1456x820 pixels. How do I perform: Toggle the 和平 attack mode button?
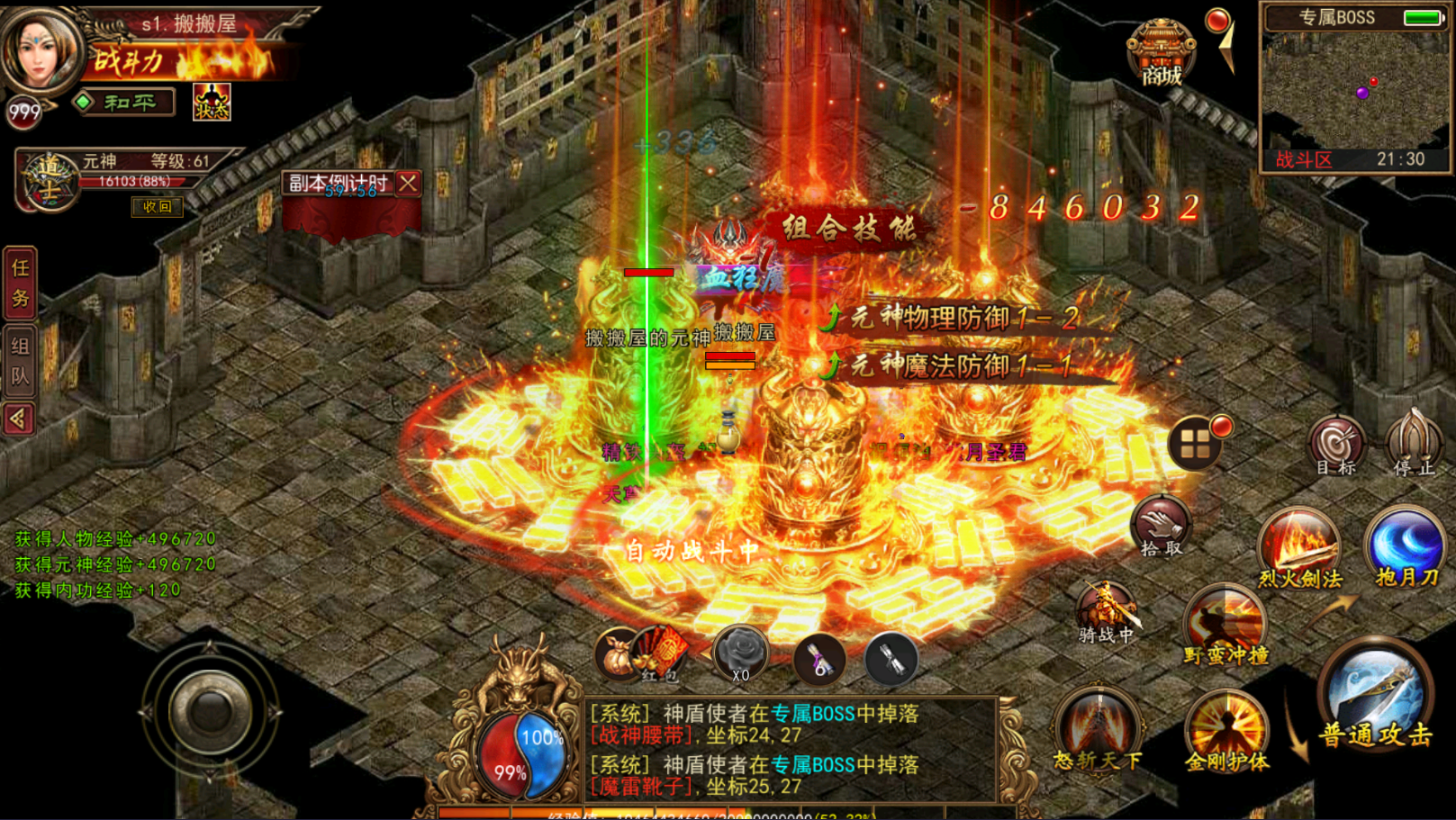pos(125,103)
